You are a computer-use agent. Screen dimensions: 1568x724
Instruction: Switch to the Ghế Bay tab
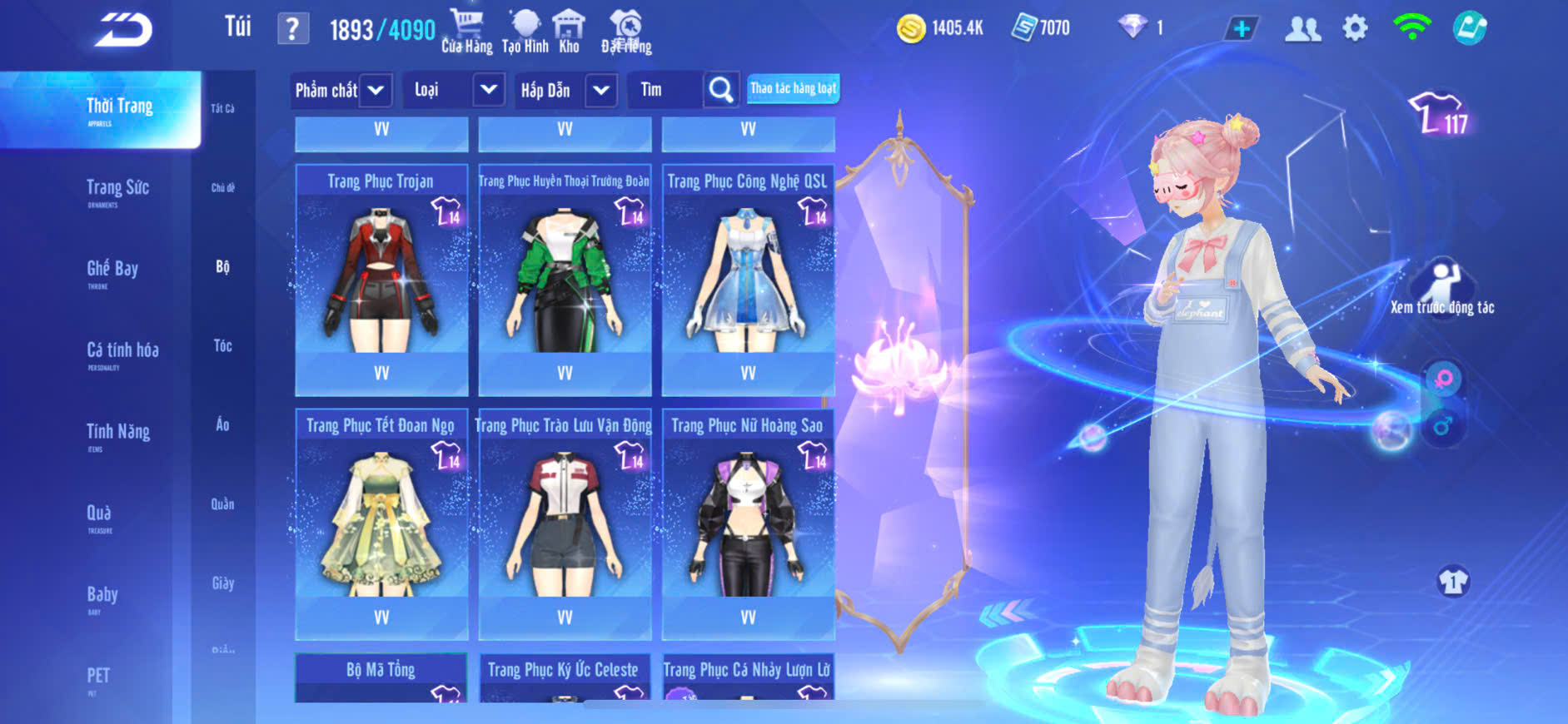pos(112,270)
